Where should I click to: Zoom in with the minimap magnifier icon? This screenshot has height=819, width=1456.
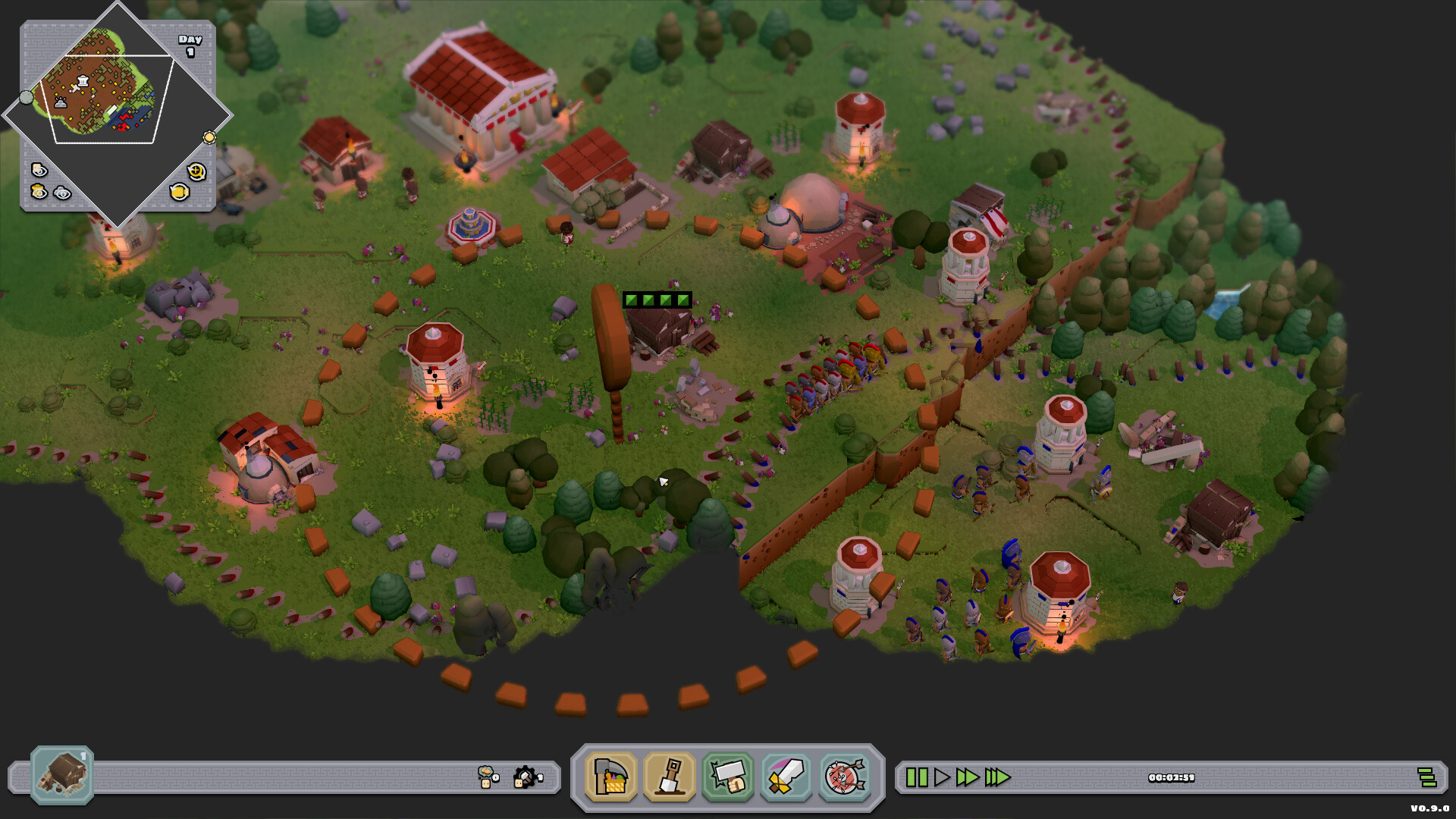coord(196,172)
